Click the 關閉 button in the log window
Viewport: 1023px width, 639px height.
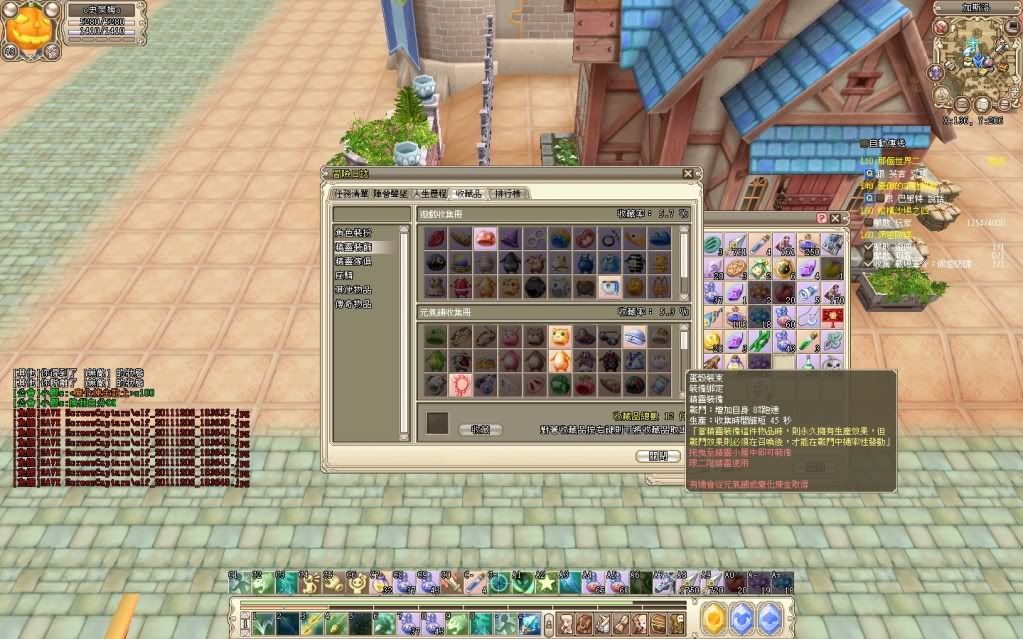click(x=657, y=456)
